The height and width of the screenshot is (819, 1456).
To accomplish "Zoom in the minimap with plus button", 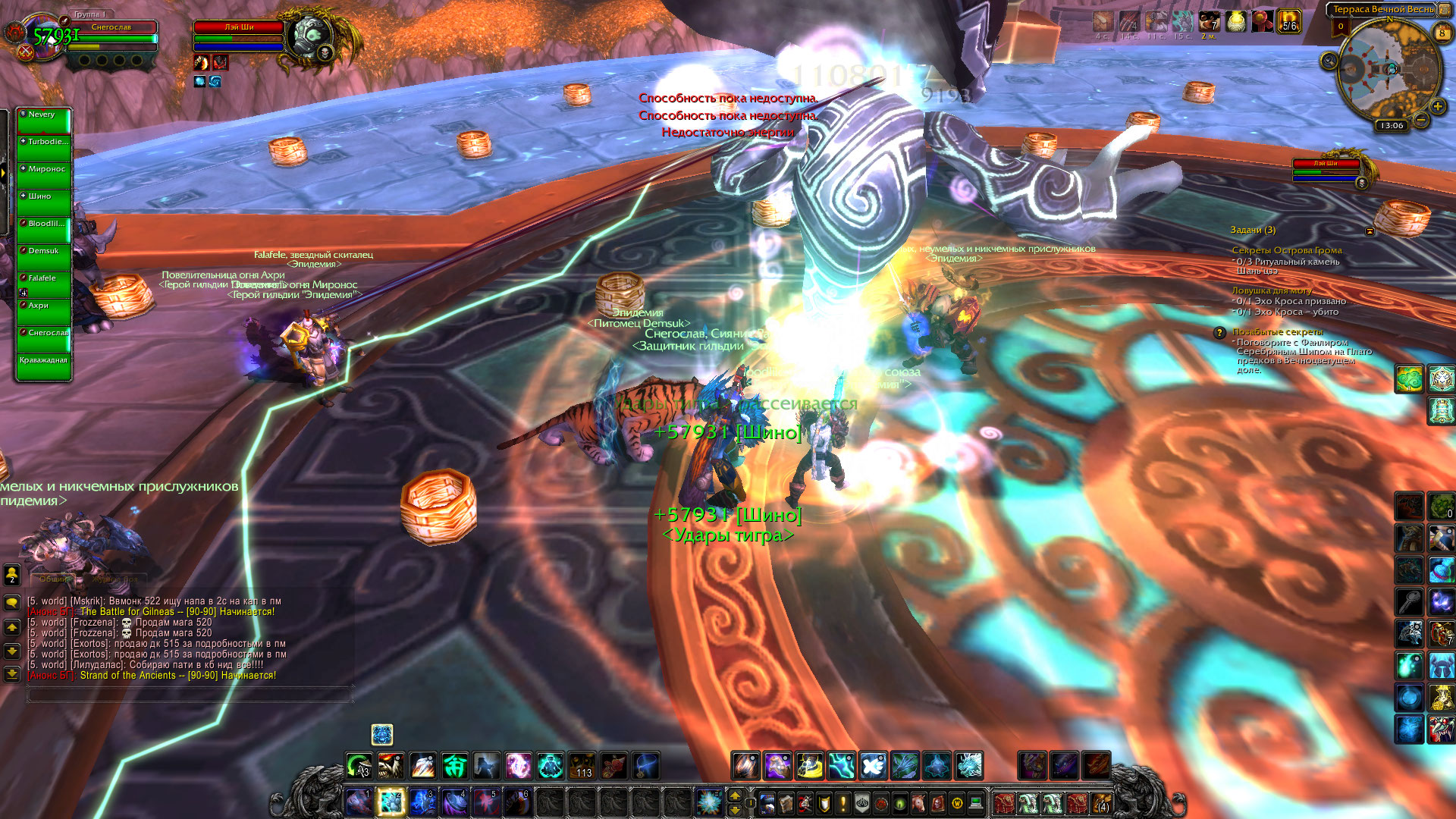I will click(1437, 107).
